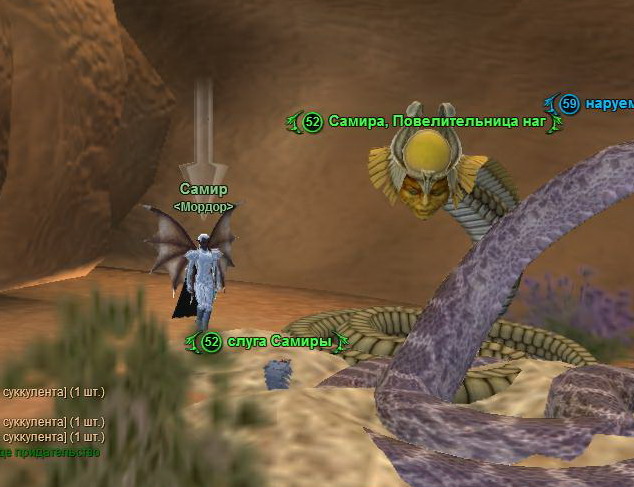The height and width of the screenshot is (487, 634).
Task: Click the player nameplate Самир
Action: [204, 189]
